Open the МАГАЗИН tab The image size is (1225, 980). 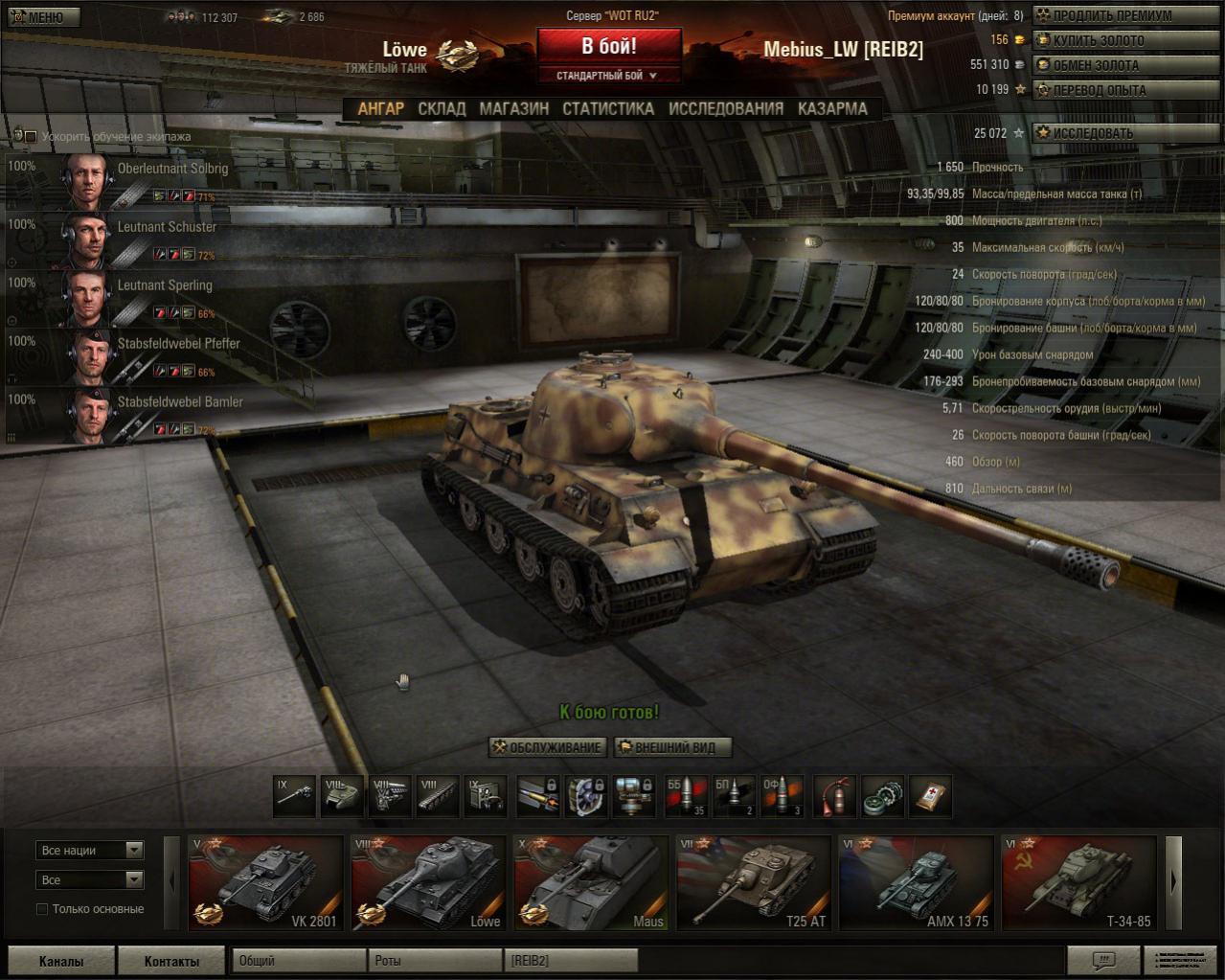(x=514, y=109)
